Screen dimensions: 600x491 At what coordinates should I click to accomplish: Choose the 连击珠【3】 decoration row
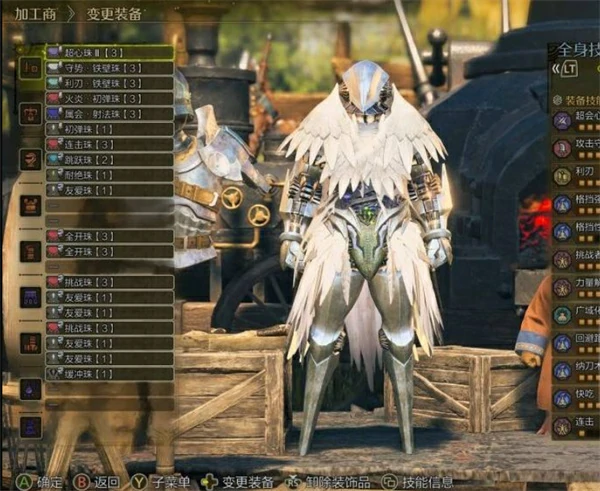(x=108, y=145)
